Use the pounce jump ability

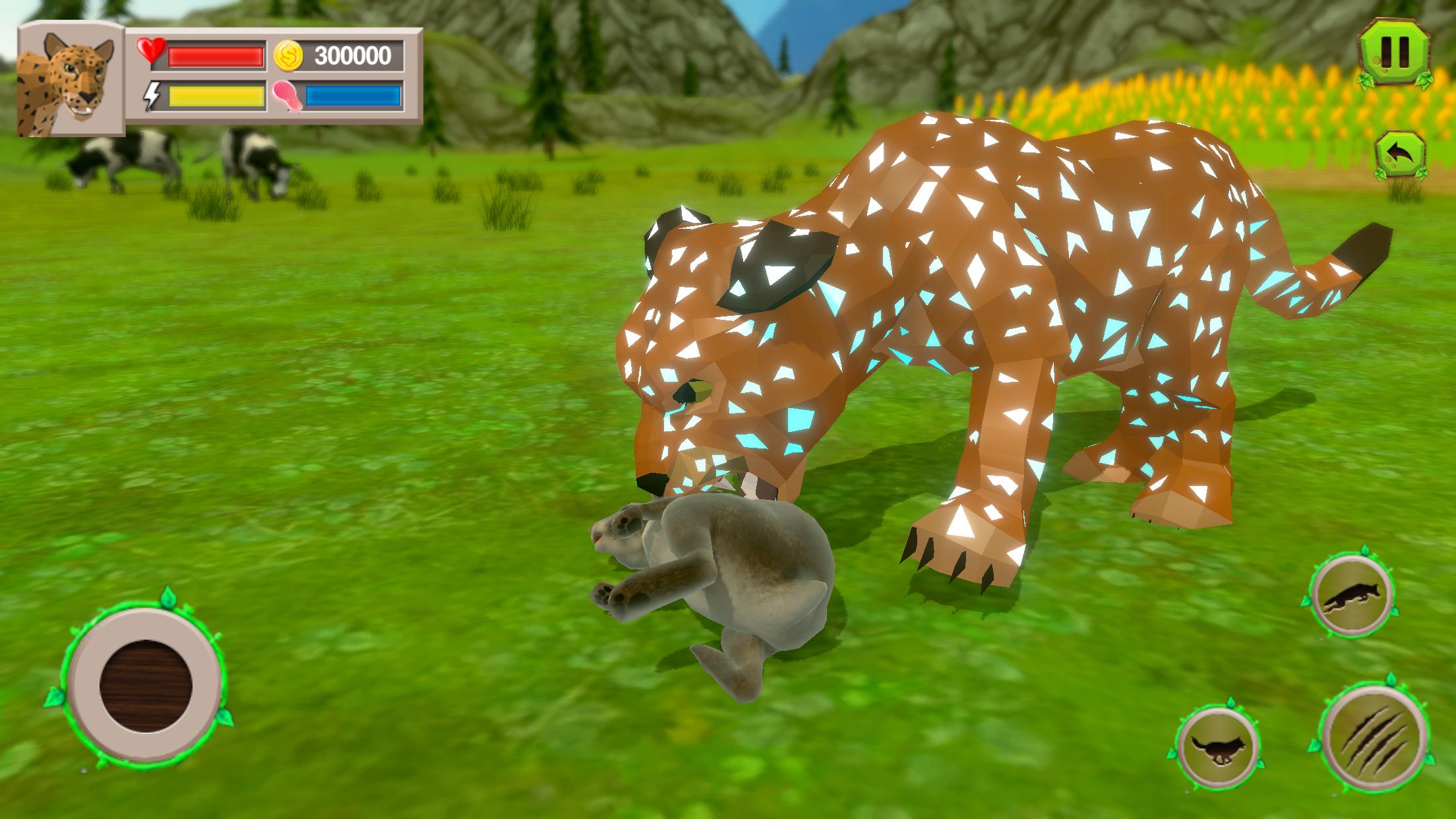coord(1351,595)
